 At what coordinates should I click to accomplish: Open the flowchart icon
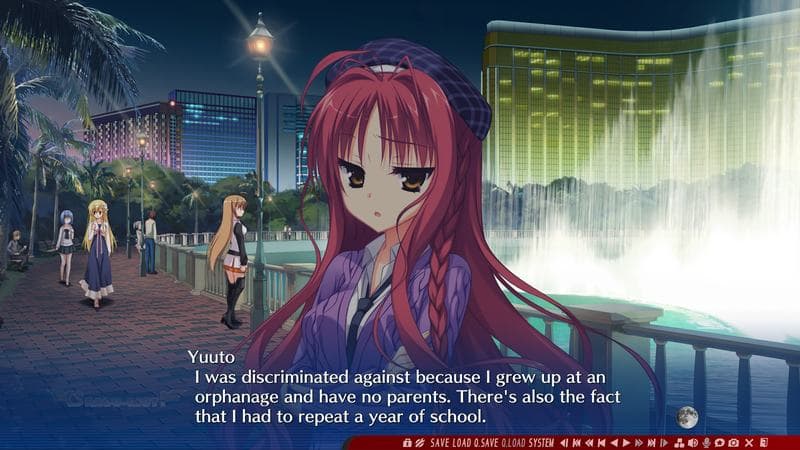(x=680, y=442)
